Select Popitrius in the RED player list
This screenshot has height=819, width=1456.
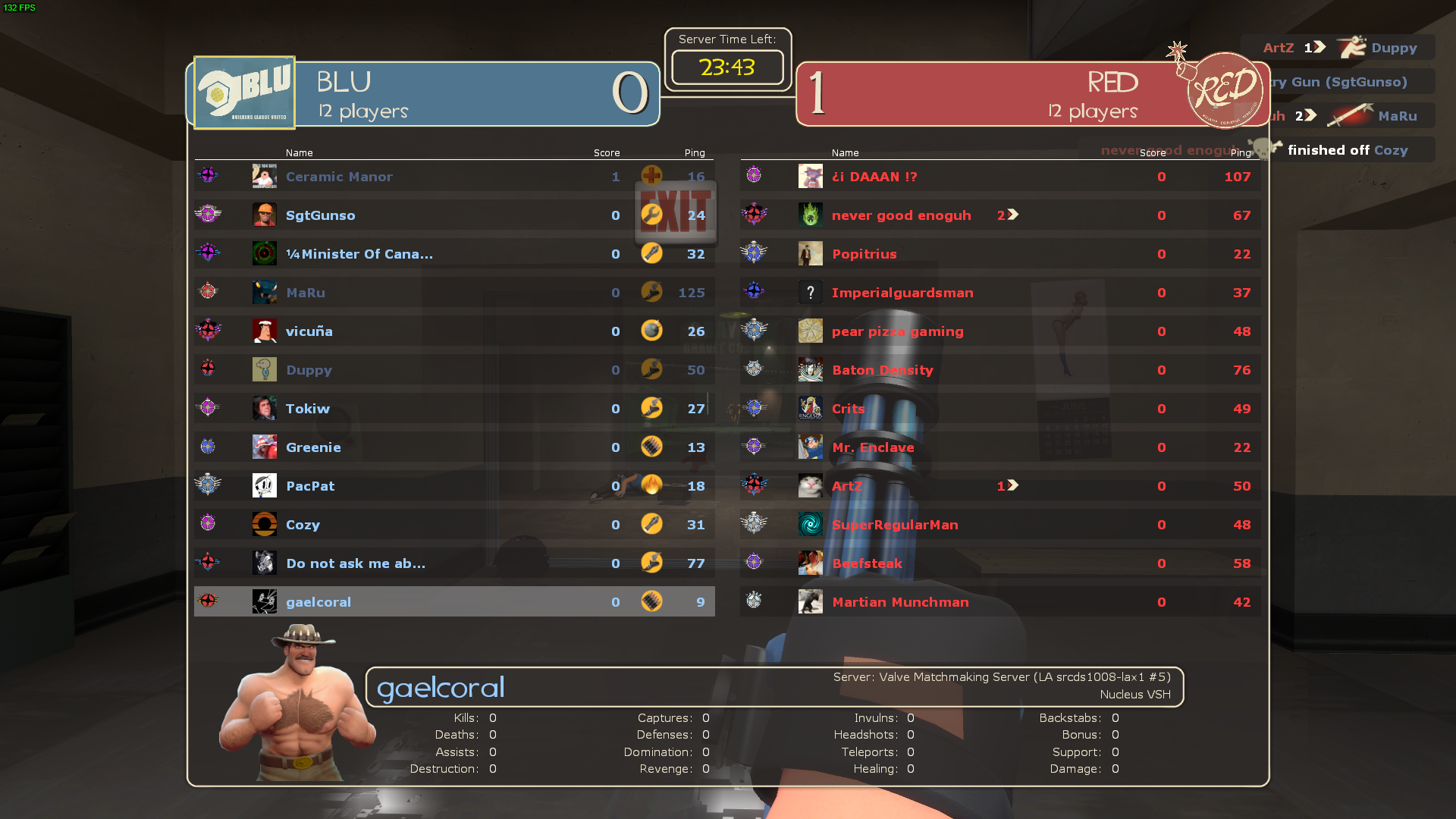tap(864, 254)
